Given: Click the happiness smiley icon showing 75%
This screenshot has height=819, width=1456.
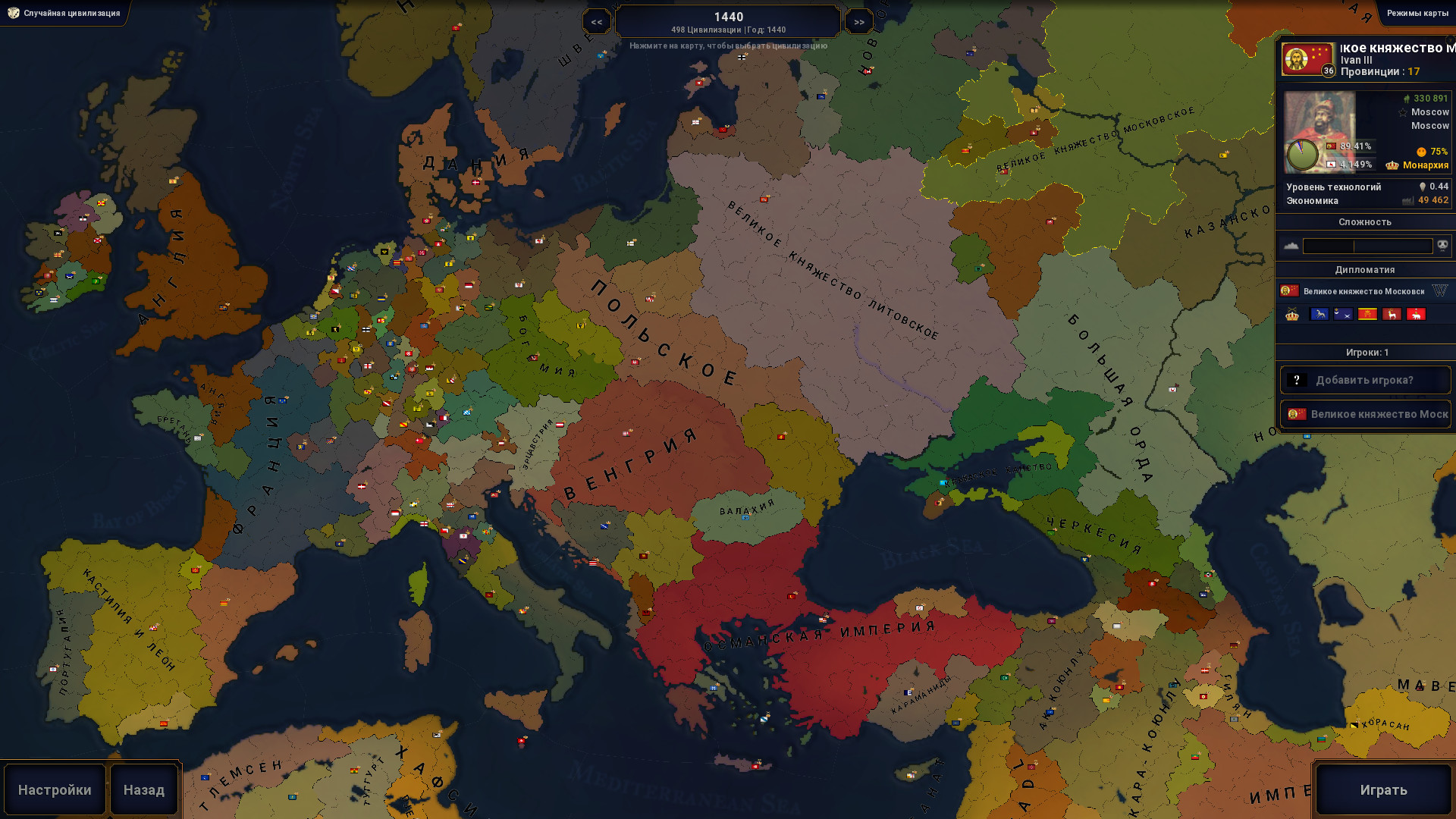Looking at the screenshot, I should [1420, 152].
